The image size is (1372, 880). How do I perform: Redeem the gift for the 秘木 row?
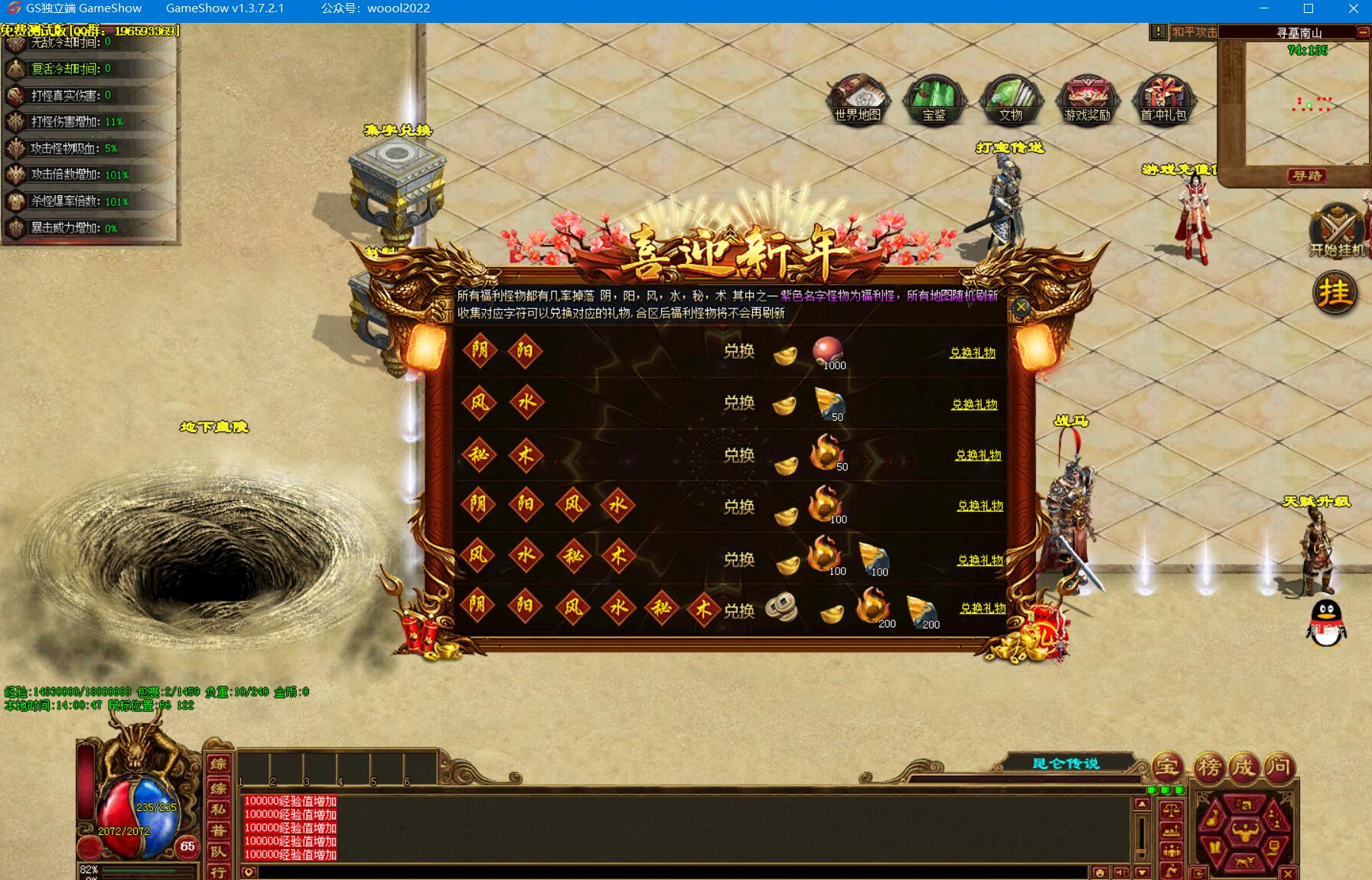[978, 455]
